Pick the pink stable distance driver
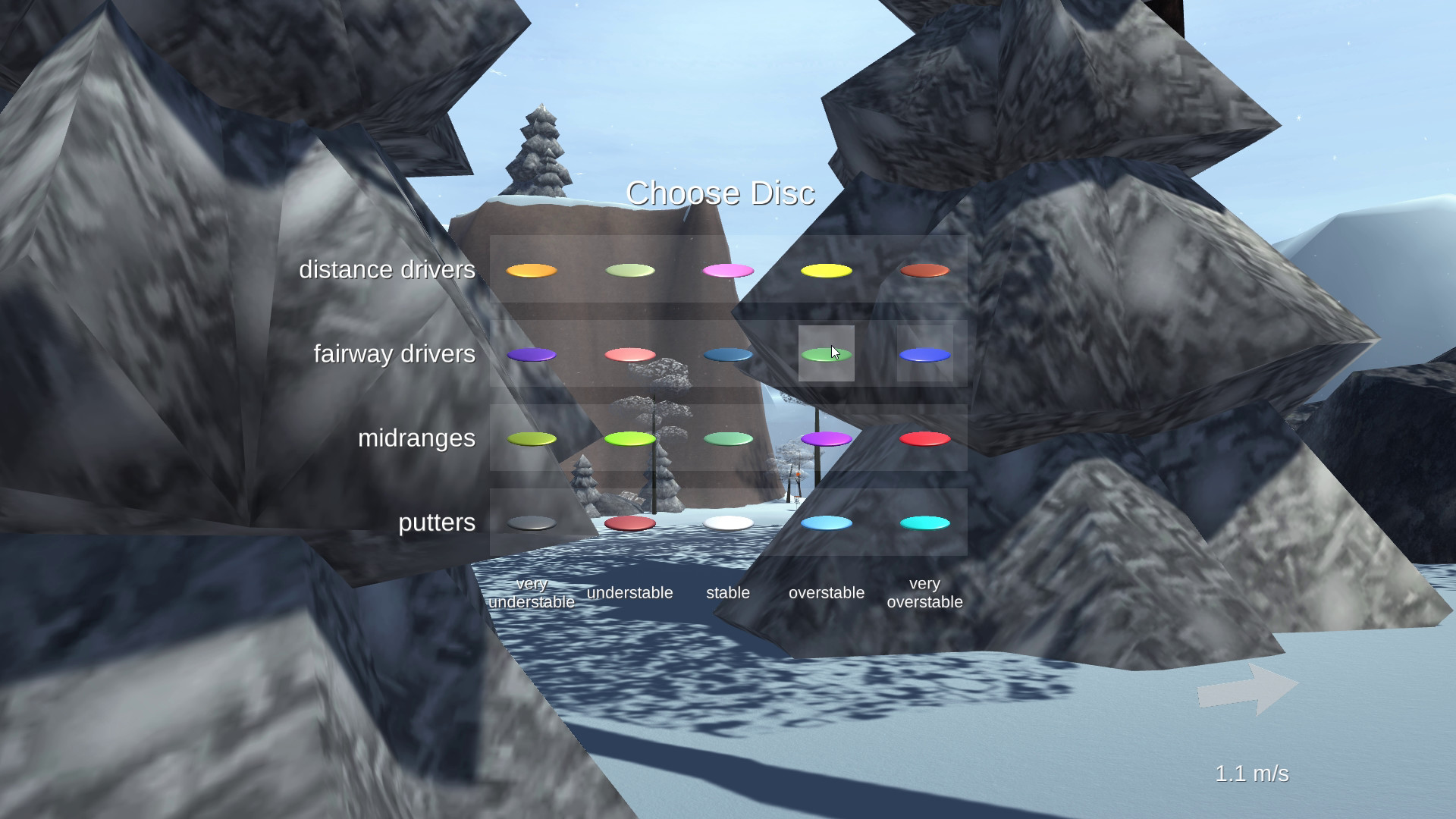This screenshot has height=819, width=1456. coord(728,269)
